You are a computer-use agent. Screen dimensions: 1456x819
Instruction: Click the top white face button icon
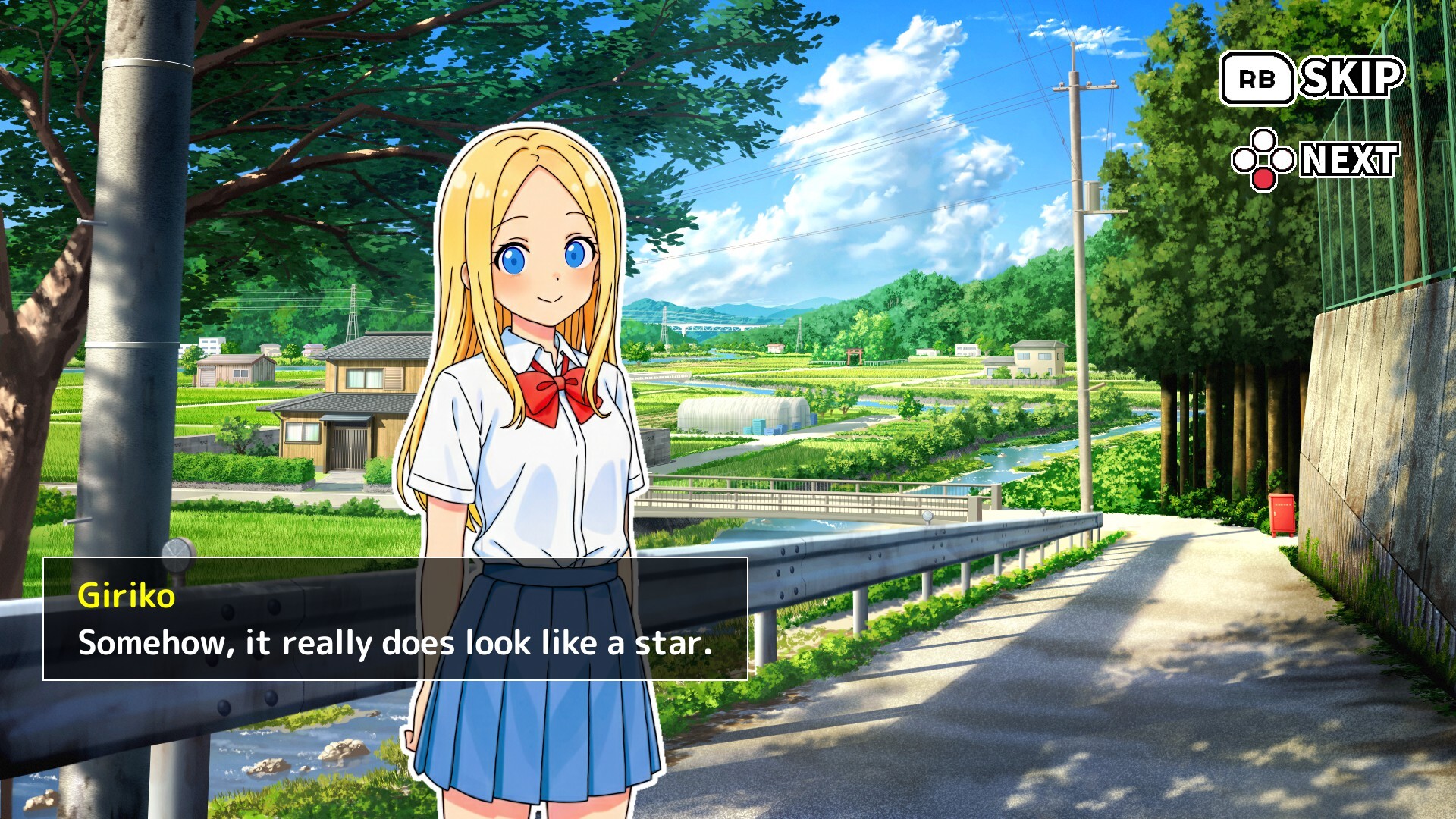pyautogui.click(x=1263, y=139)
